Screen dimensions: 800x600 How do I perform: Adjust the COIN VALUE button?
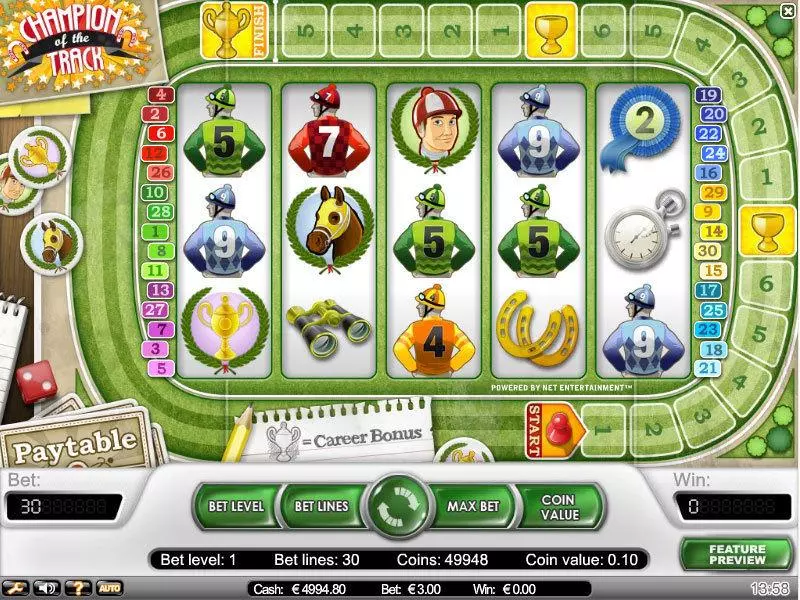[x=559, y=507]
